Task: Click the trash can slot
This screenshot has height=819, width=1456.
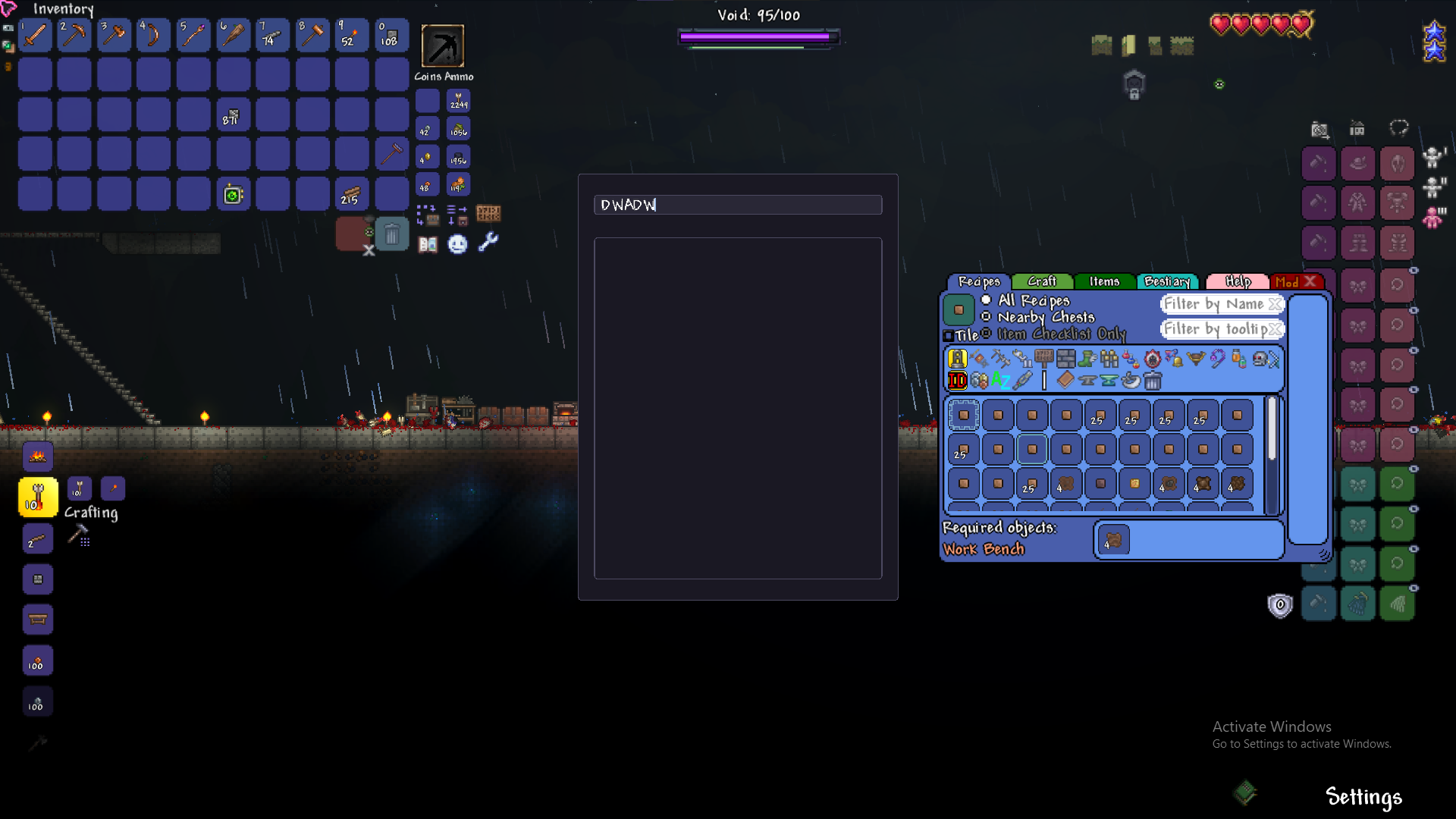Action: 392,235
